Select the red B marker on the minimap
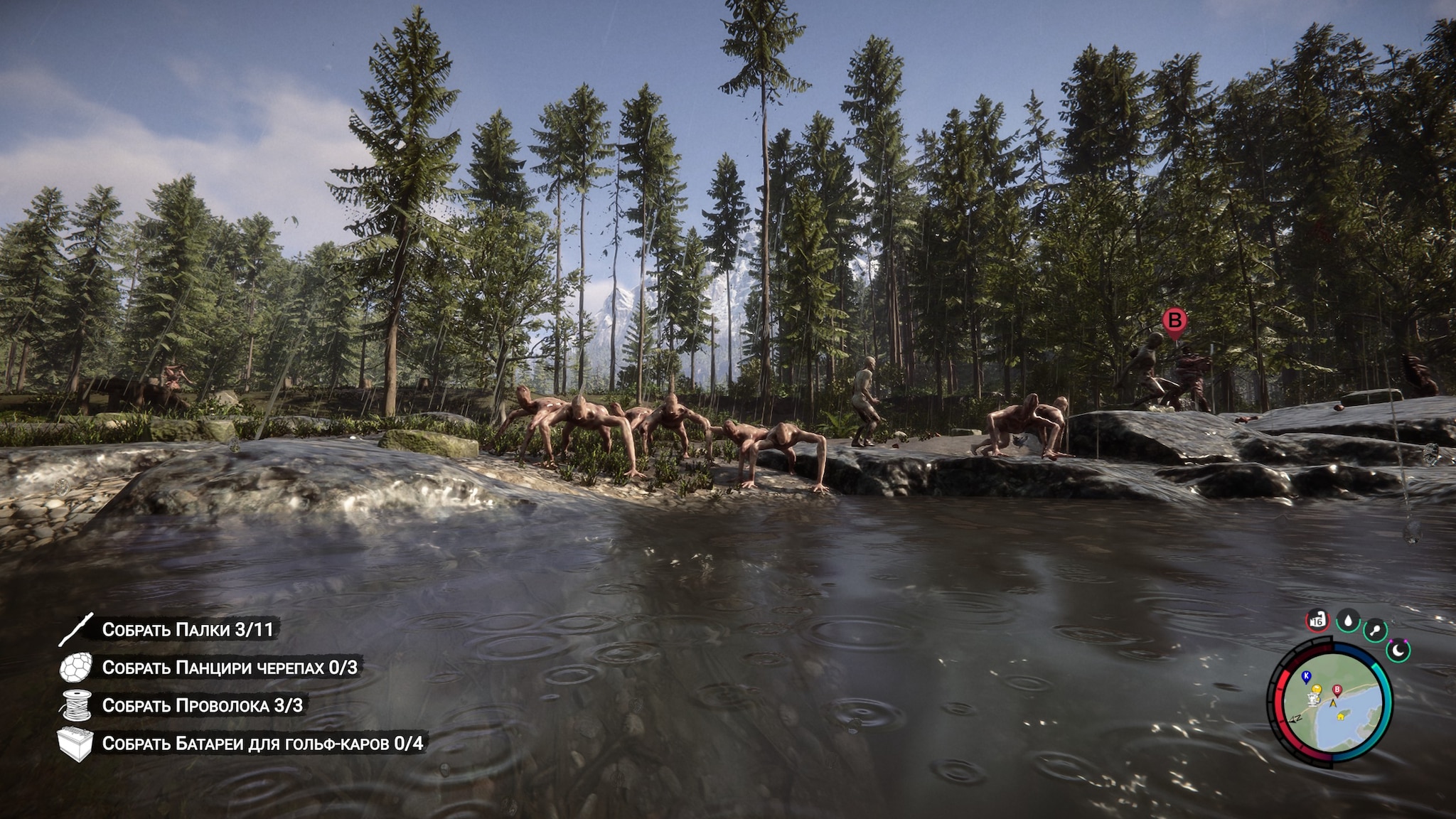Screen dimensions: 1456x819 pos(1337,690)
